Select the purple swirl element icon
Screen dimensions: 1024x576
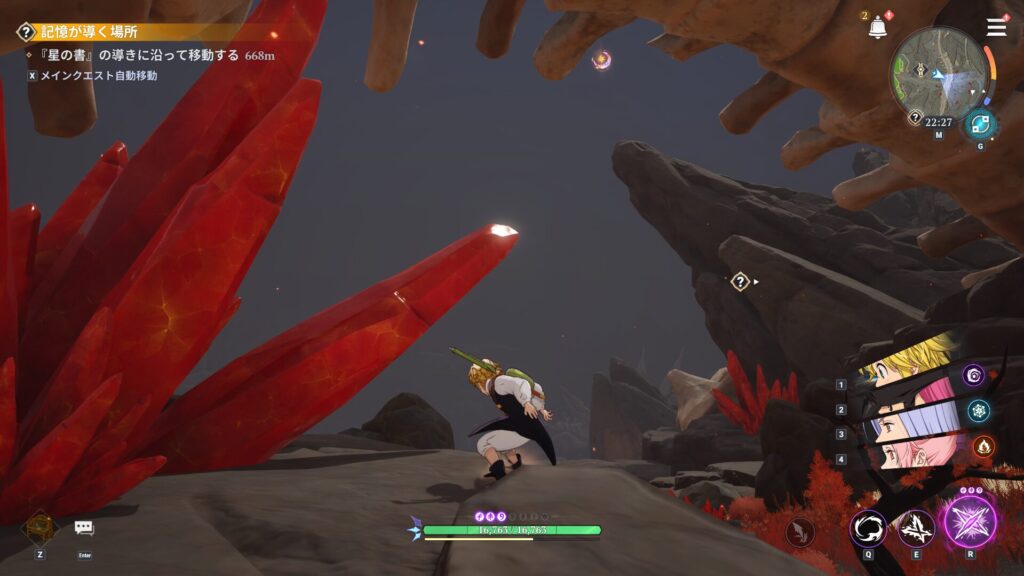click(975, 375)
